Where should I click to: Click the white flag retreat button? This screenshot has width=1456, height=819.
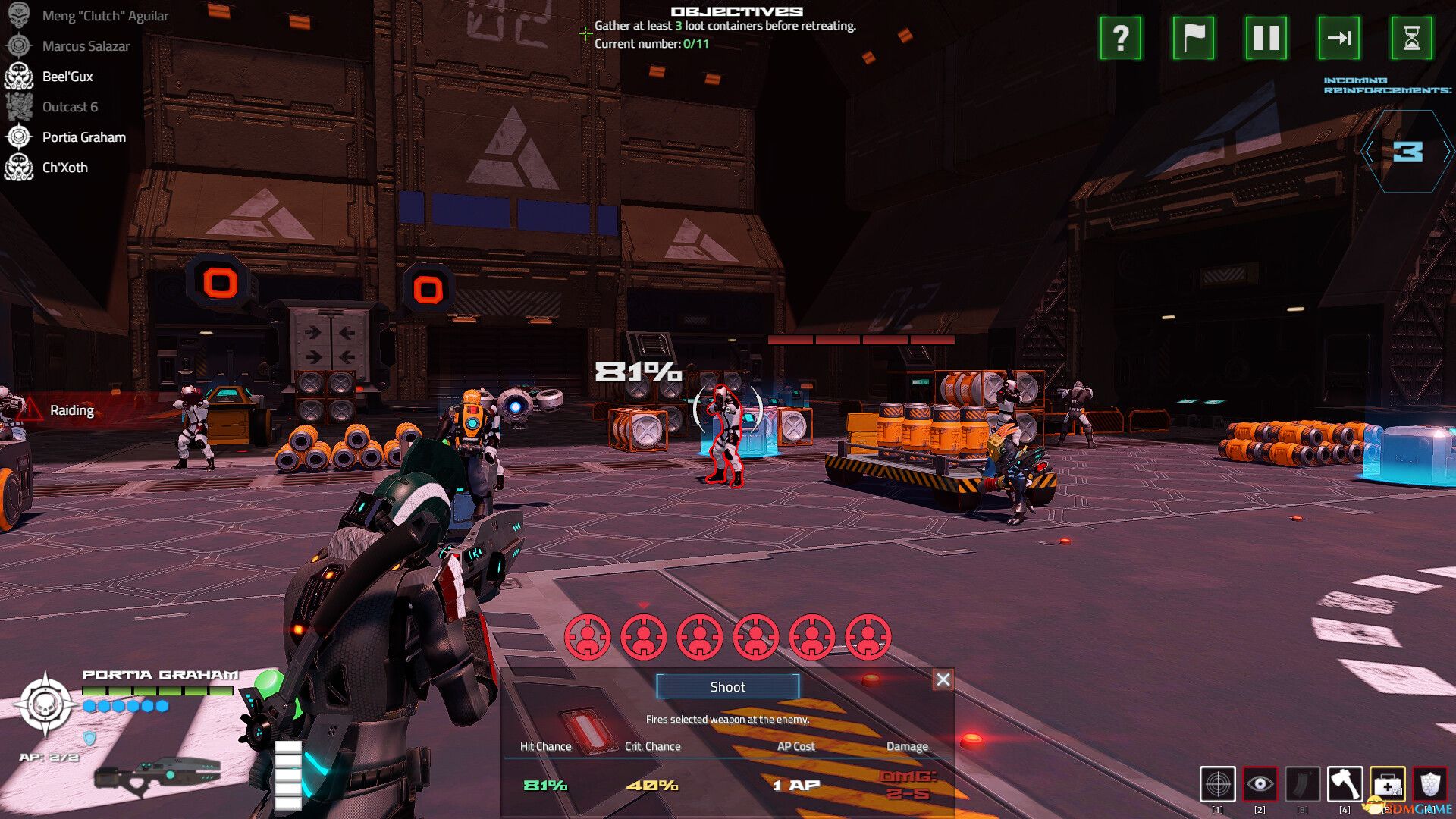(x=1193, y=38)
